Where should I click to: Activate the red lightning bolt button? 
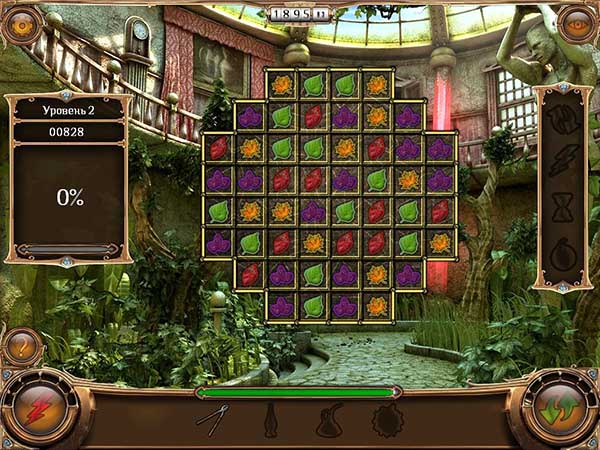click(39, 409)
